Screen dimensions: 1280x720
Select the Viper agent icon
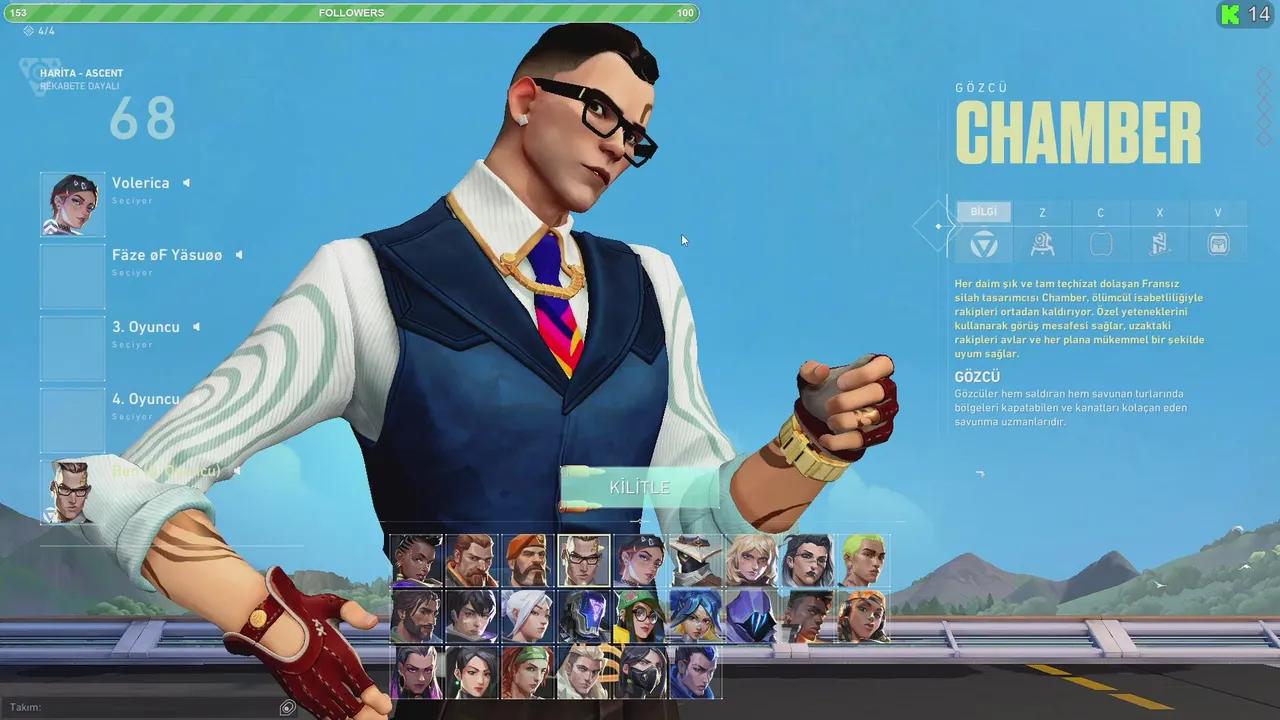641,673
